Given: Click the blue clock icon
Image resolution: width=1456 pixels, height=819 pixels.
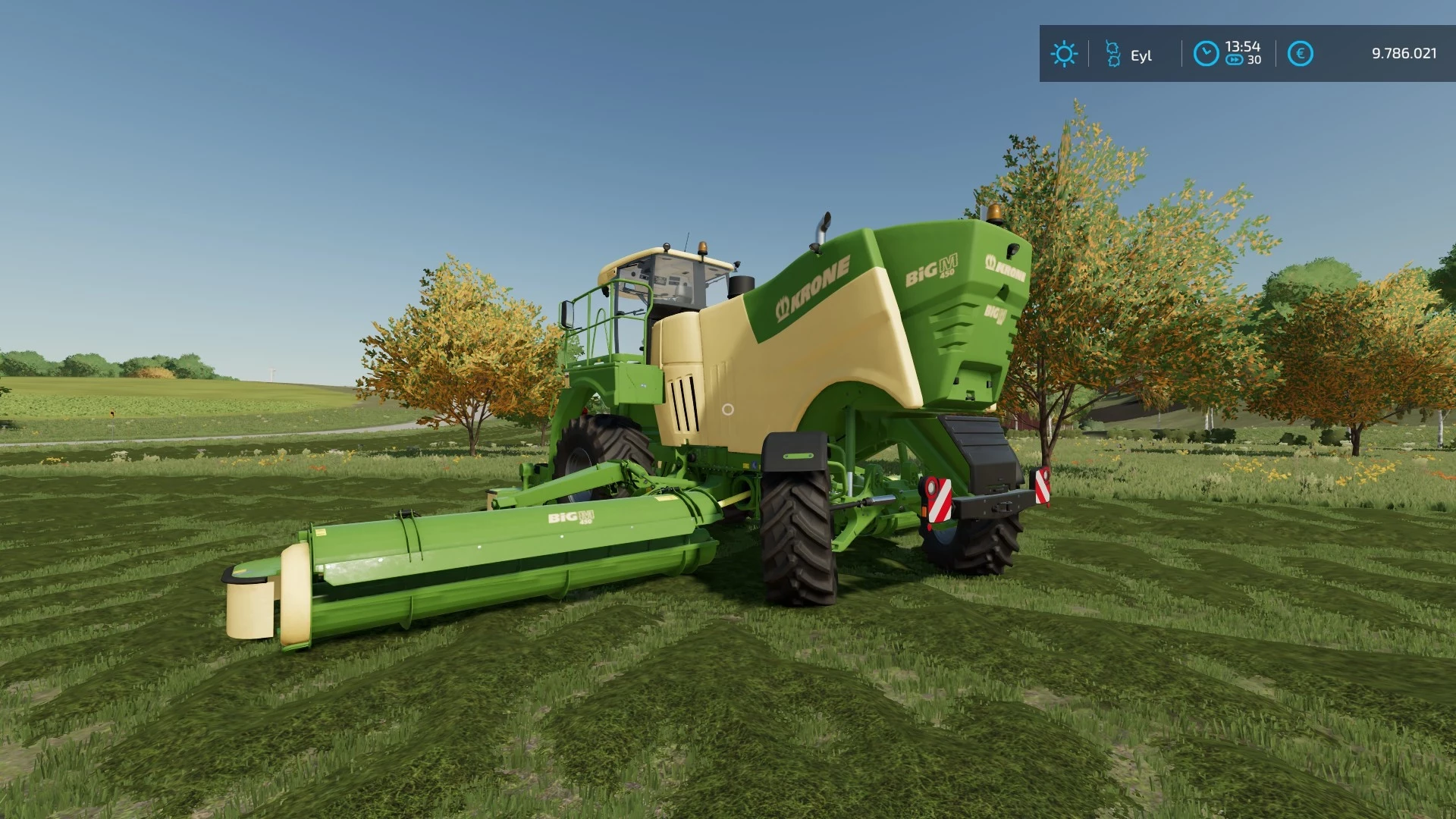Looking at the screenshot, I should point(1206,53).
